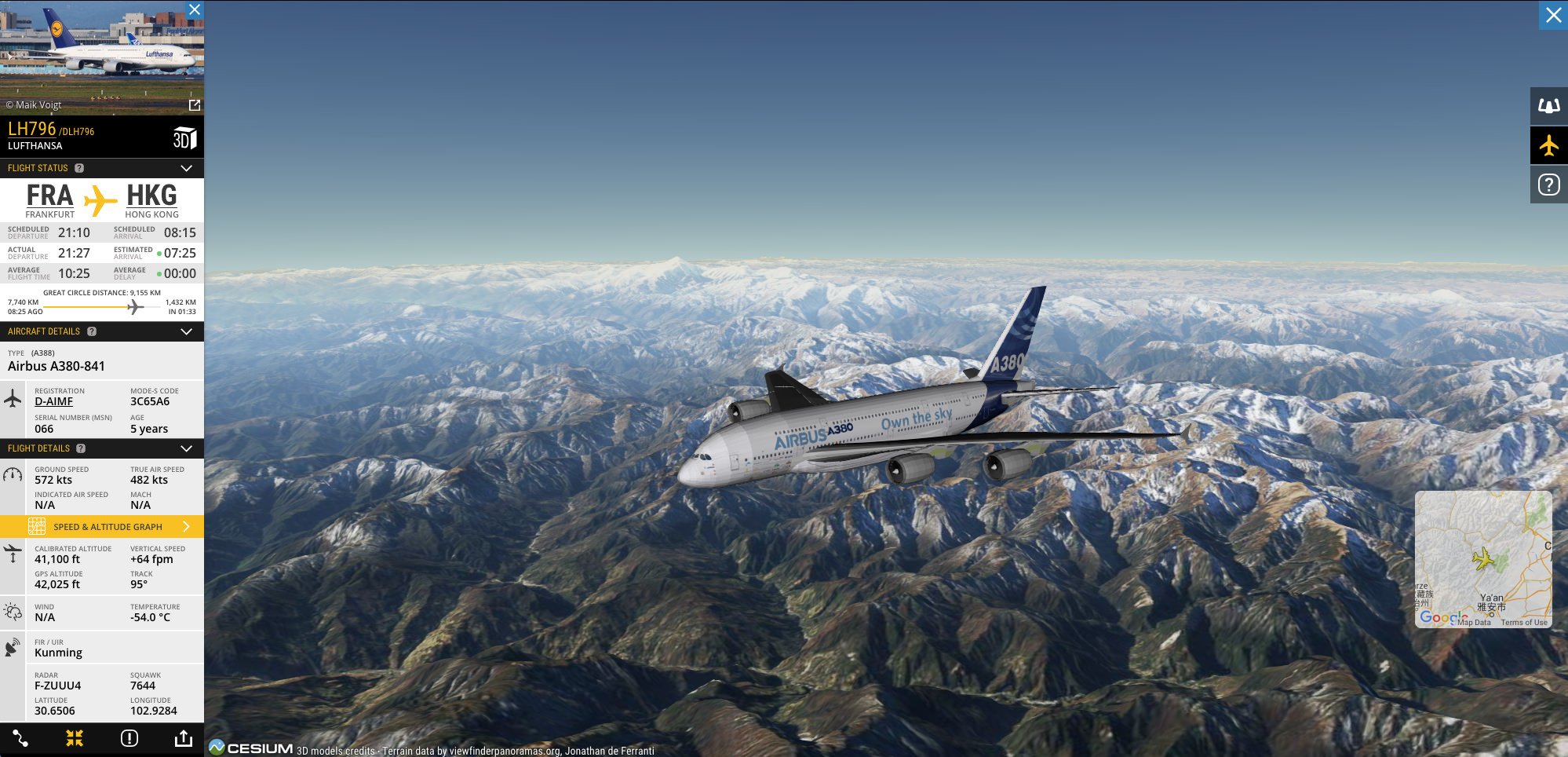Switch to cockpit view icon
The height and width of the screenshot is (757, 1568).
click(1548, 106)
